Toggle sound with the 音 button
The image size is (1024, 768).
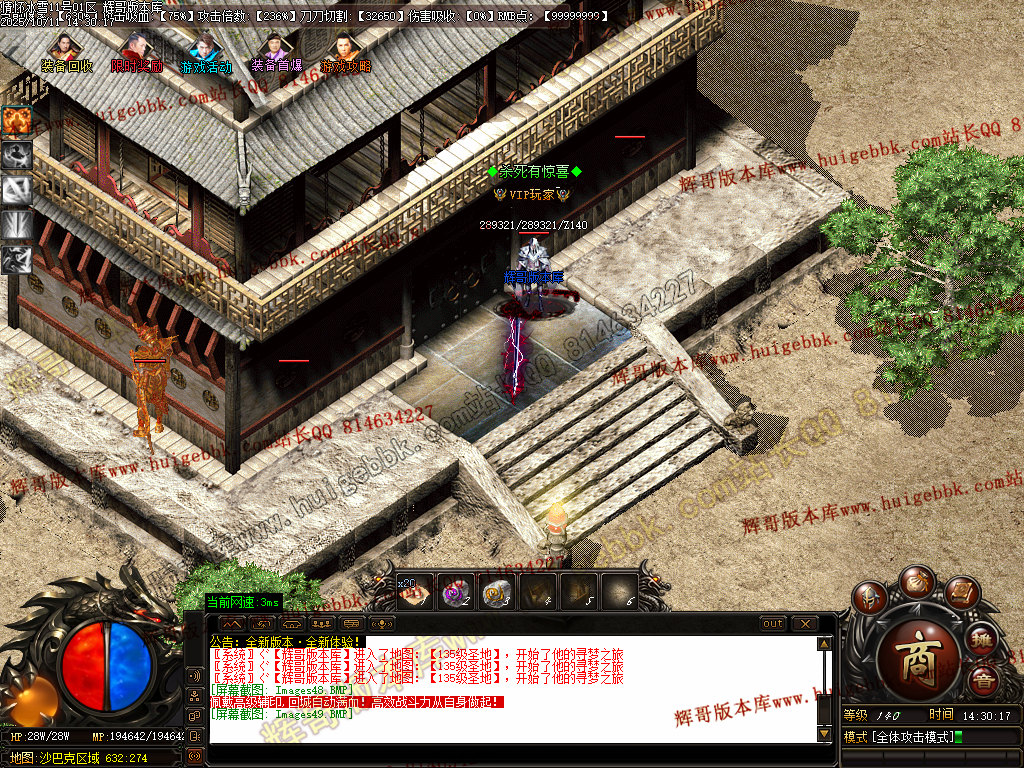click(x=984, y=681)
